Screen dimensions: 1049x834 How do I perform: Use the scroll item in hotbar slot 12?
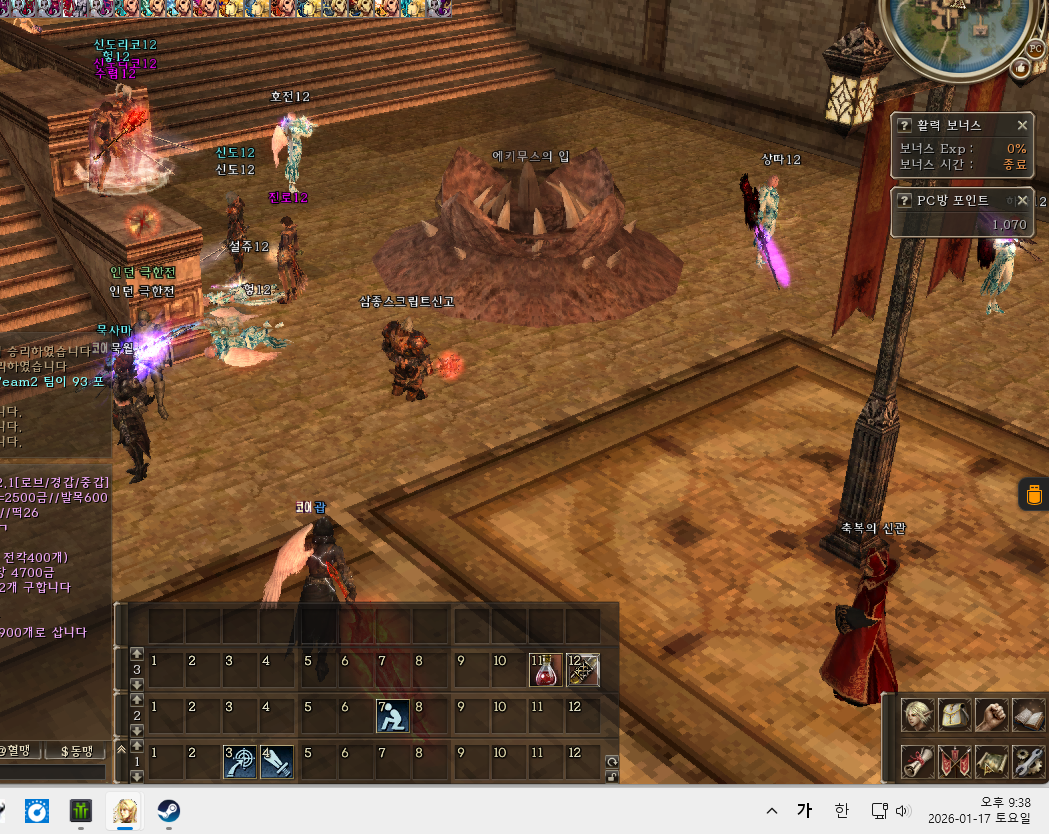583,670
